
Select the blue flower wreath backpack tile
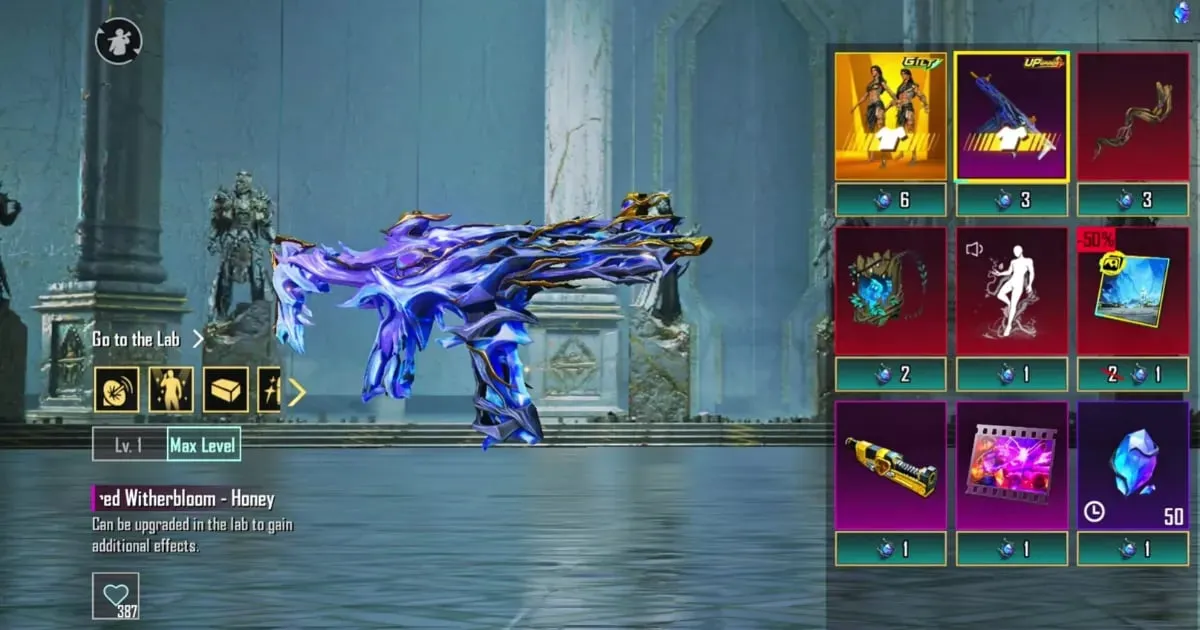890,291
